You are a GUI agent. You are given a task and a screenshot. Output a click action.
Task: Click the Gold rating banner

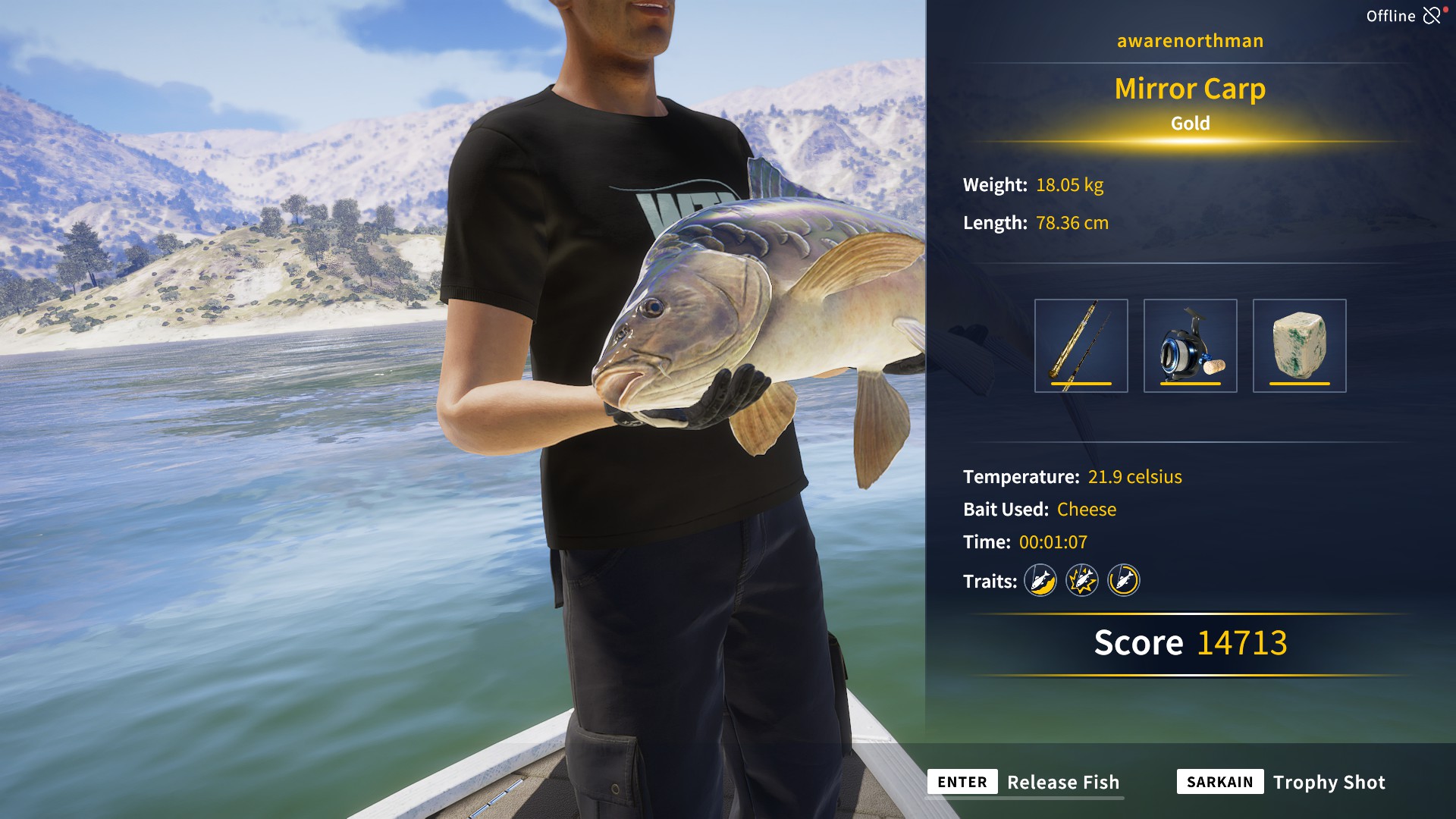(1189, 124)
